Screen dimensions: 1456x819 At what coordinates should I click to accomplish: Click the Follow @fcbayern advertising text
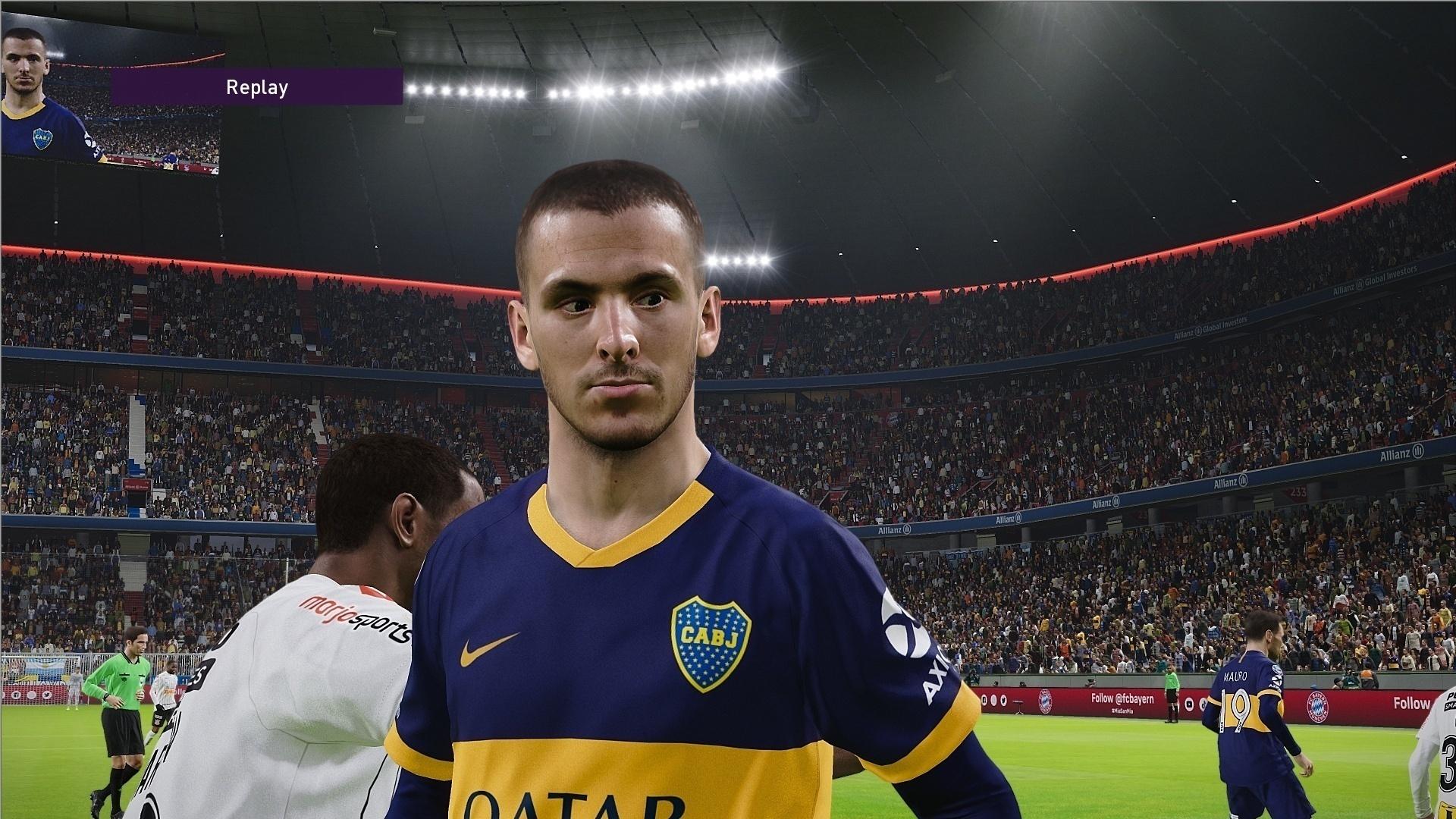tap(1122, 698)
